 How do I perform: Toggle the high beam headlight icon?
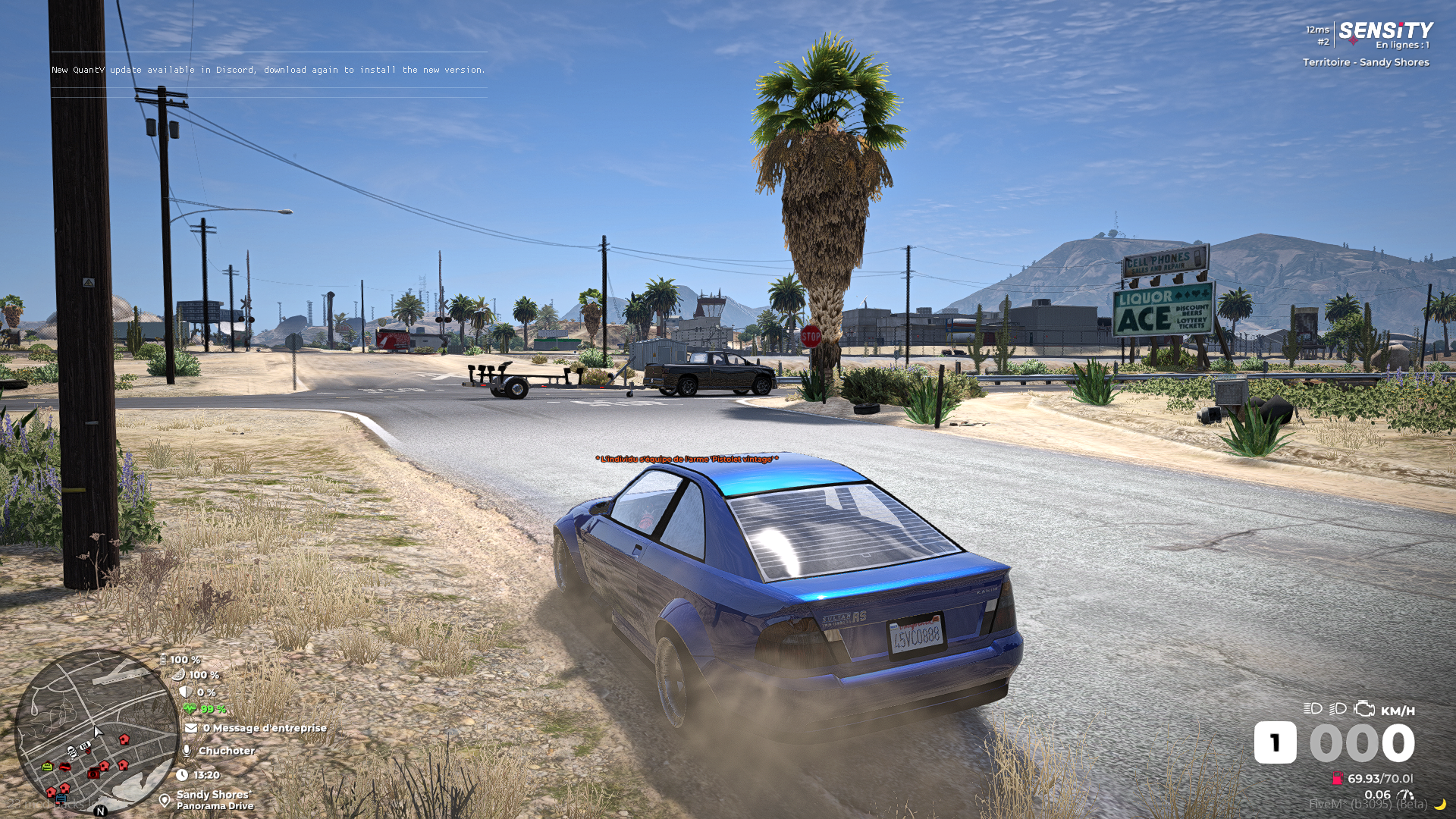[x=1312, y=709]
